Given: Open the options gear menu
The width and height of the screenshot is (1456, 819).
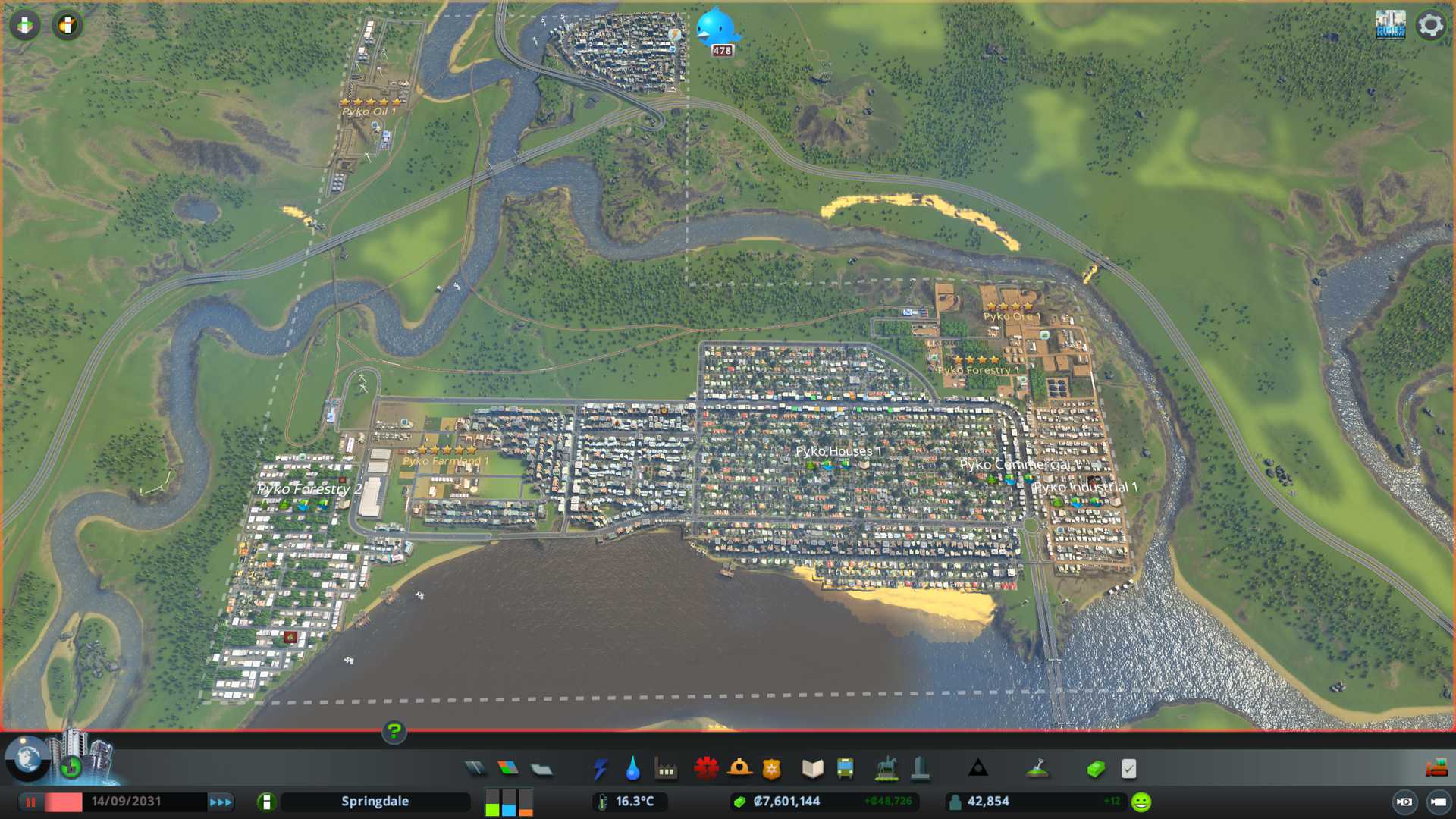Looking at the screenshot, I should 1430,25.
